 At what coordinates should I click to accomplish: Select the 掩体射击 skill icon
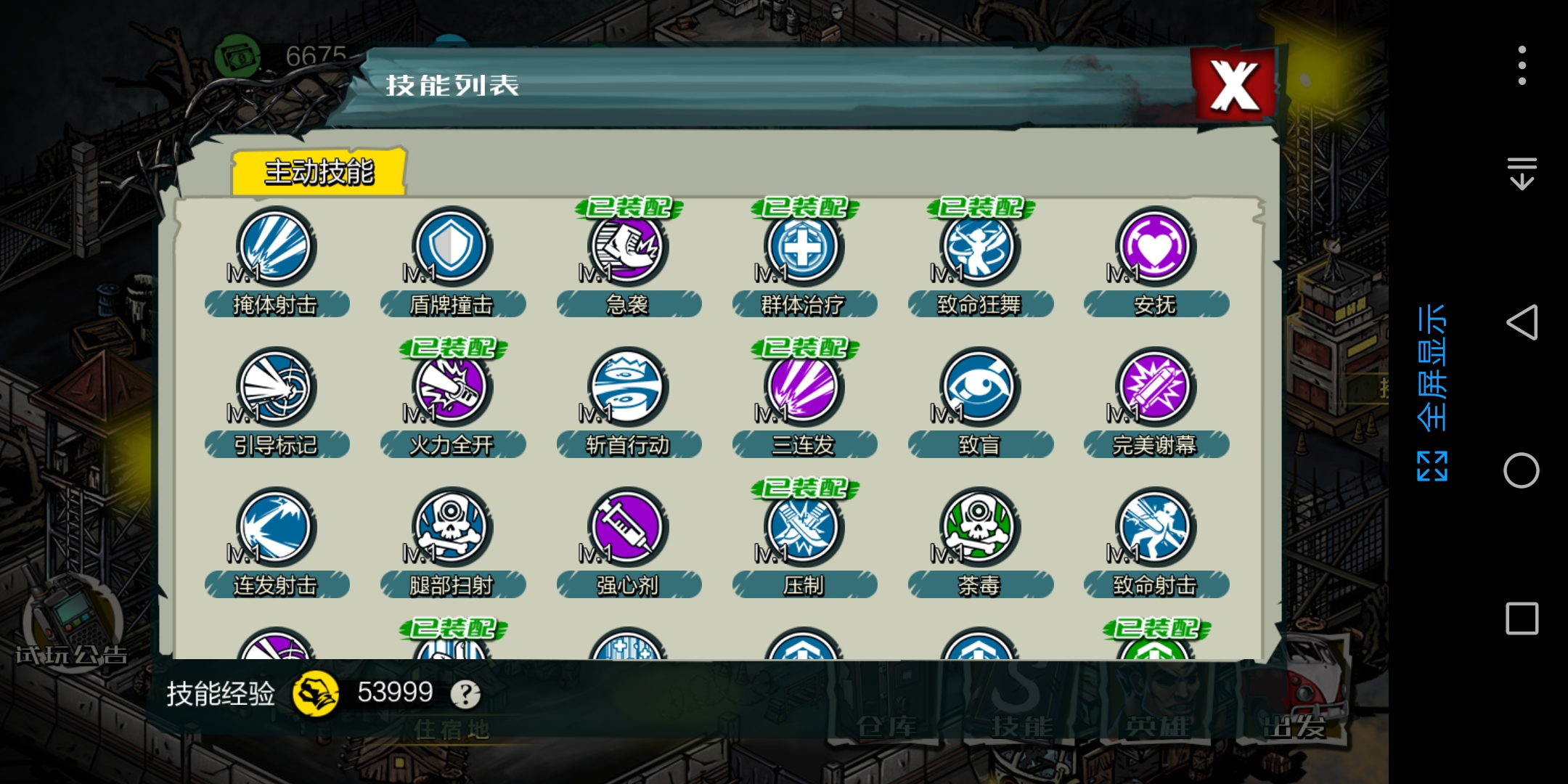(276, 247)
